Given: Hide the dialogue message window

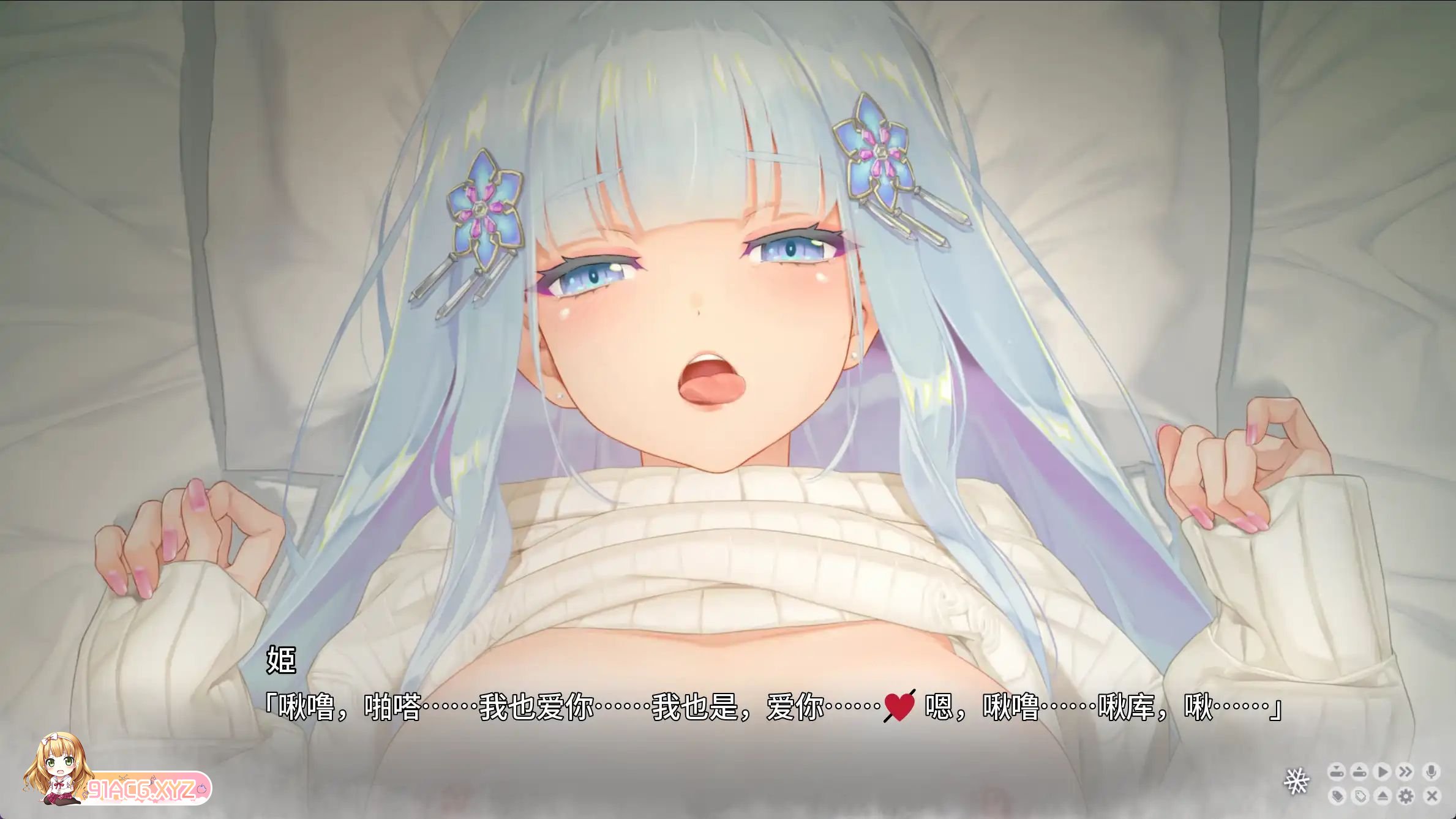Looking at the screenshot, I should 1382,796.
